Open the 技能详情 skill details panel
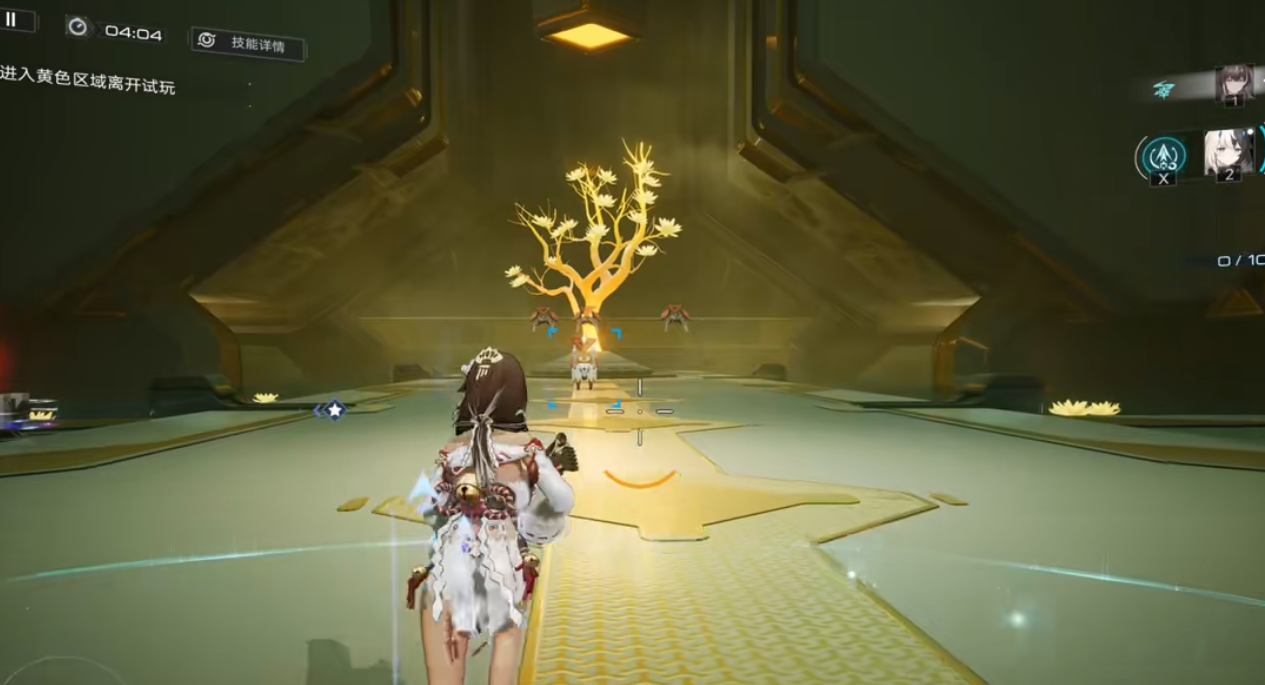This screenshot has height=685, width=1265. point(247,43)
